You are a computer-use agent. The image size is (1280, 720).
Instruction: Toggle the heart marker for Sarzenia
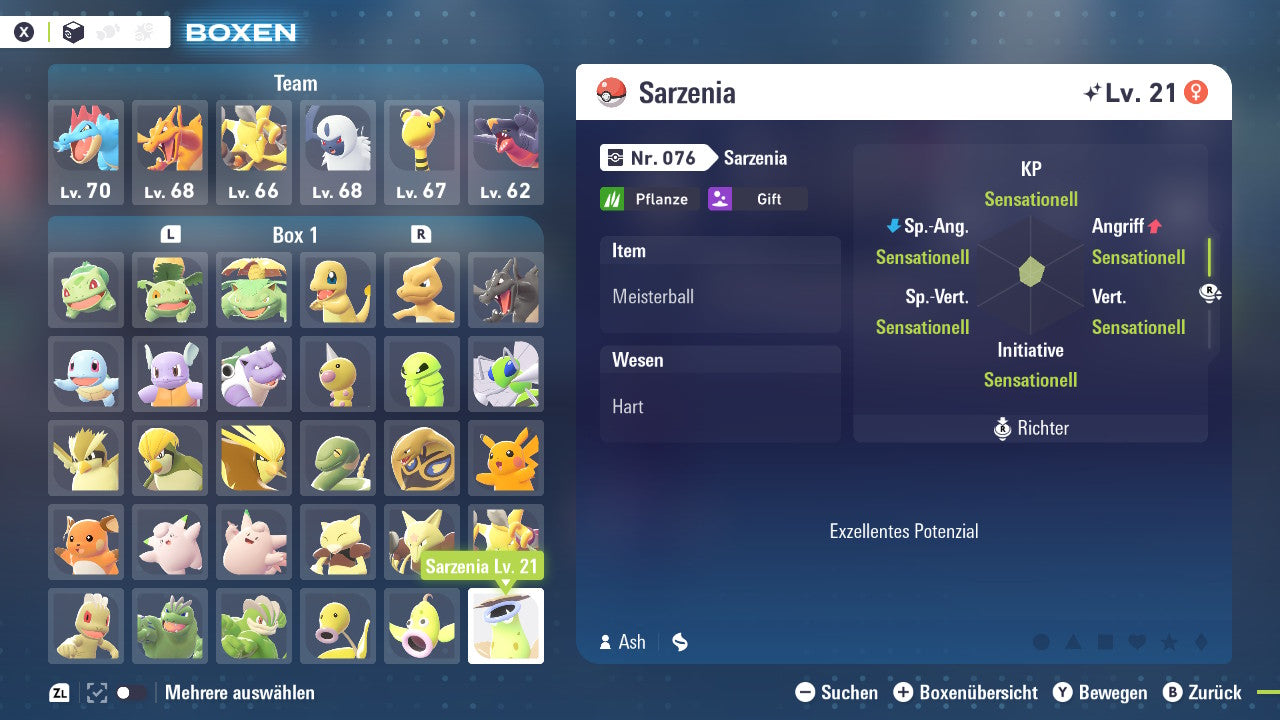1136,642
